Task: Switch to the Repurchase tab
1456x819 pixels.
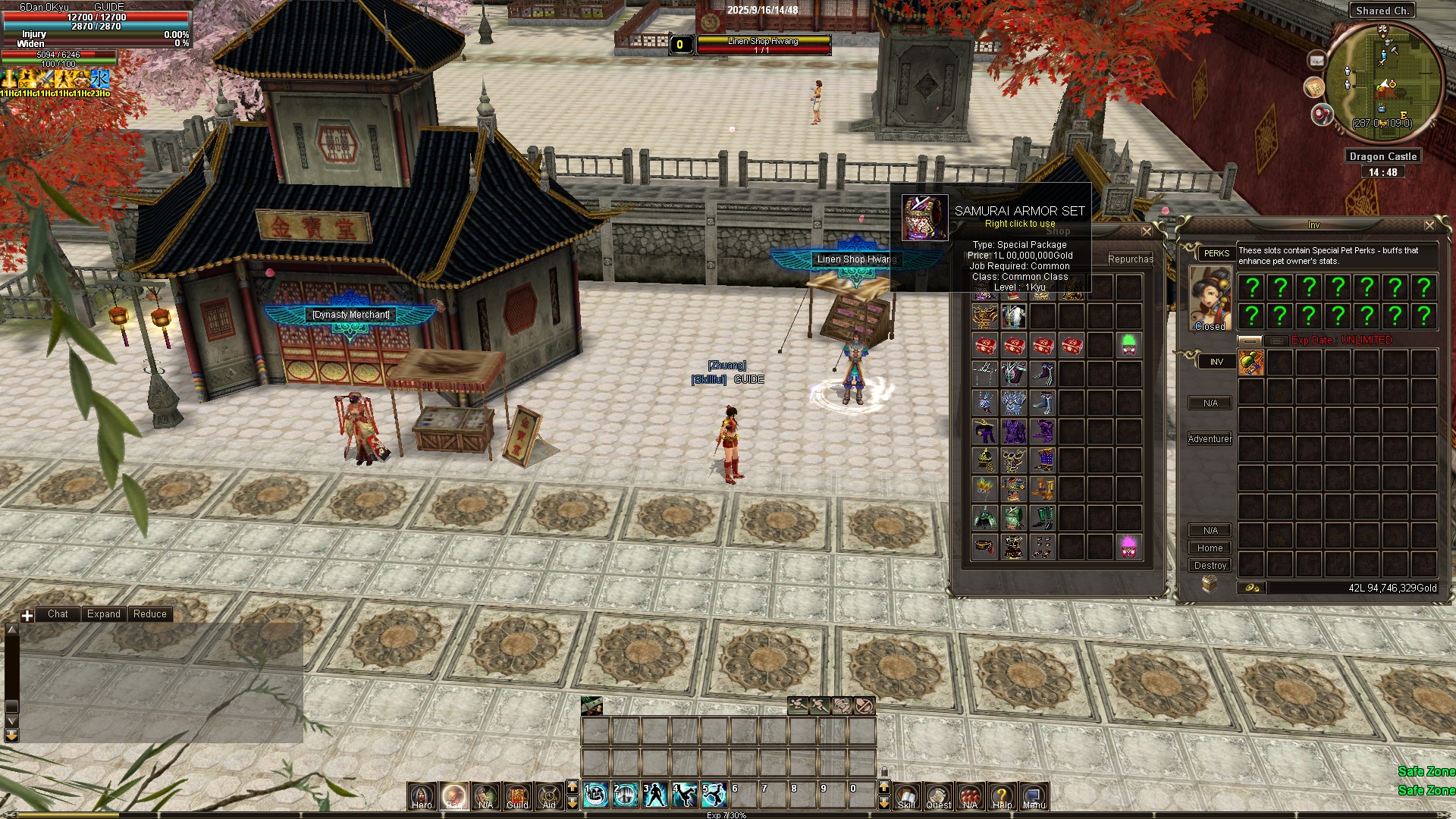Action: click(x=1130, y=259)
